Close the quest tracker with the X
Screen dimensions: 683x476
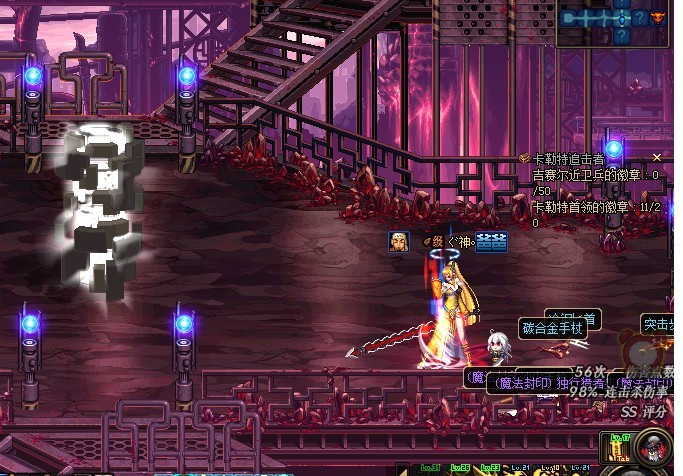657,157
